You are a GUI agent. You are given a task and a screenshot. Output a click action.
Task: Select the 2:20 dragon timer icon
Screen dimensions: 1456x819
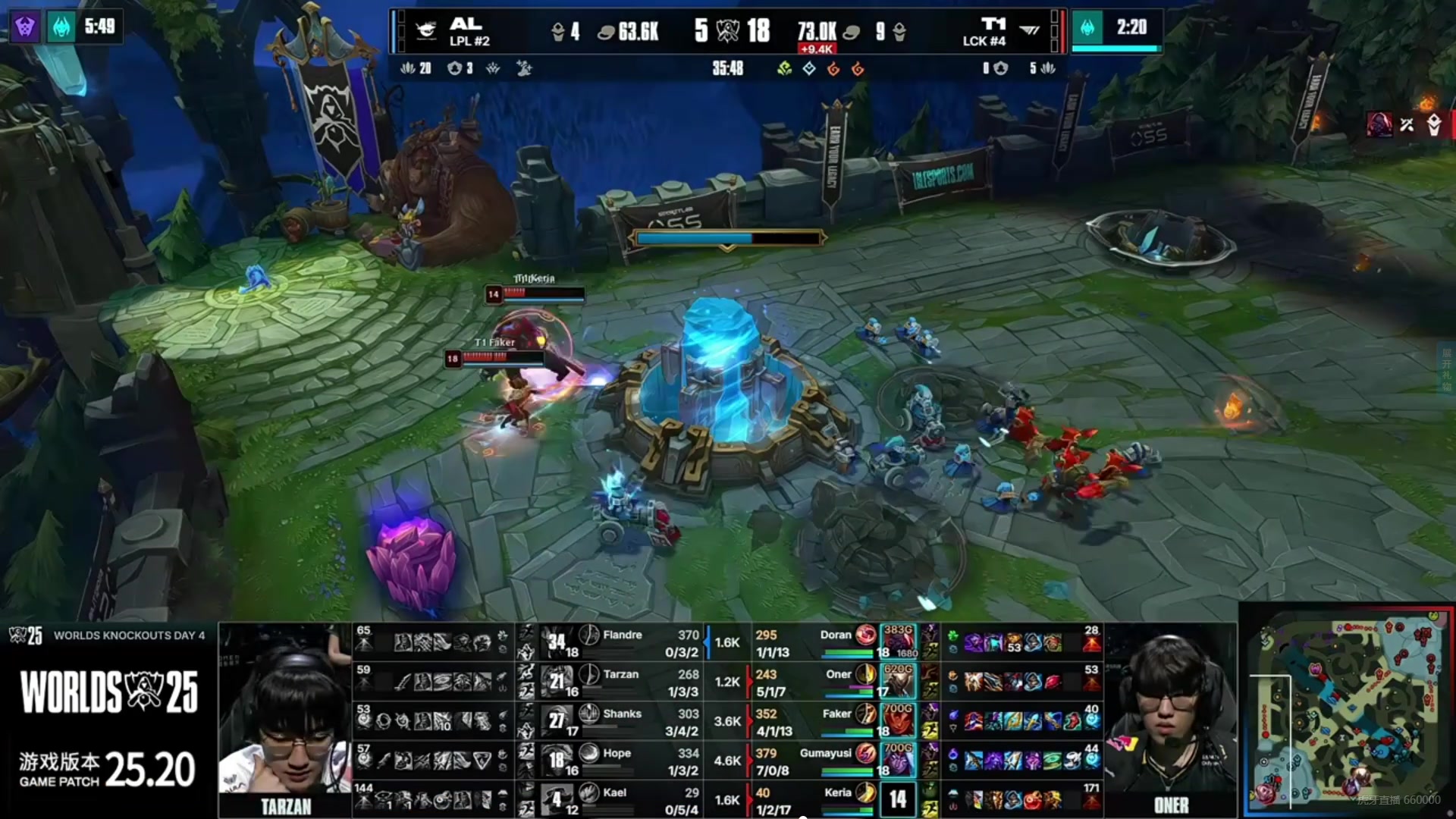1087,28
